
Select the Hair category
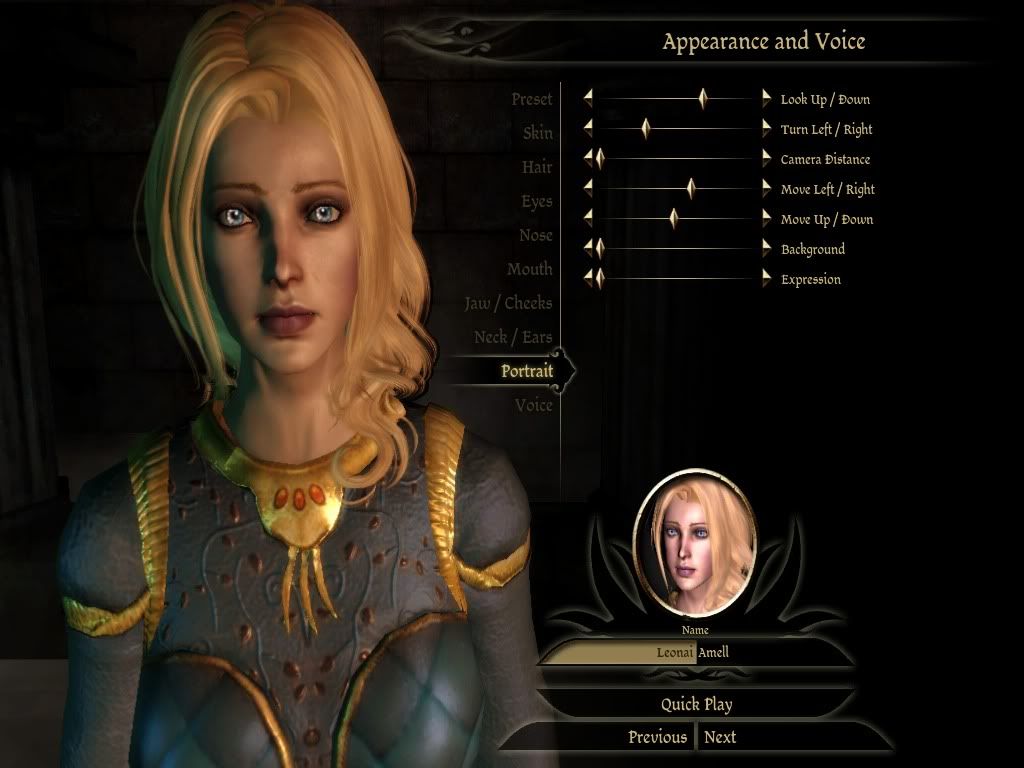tap(536, 167)
